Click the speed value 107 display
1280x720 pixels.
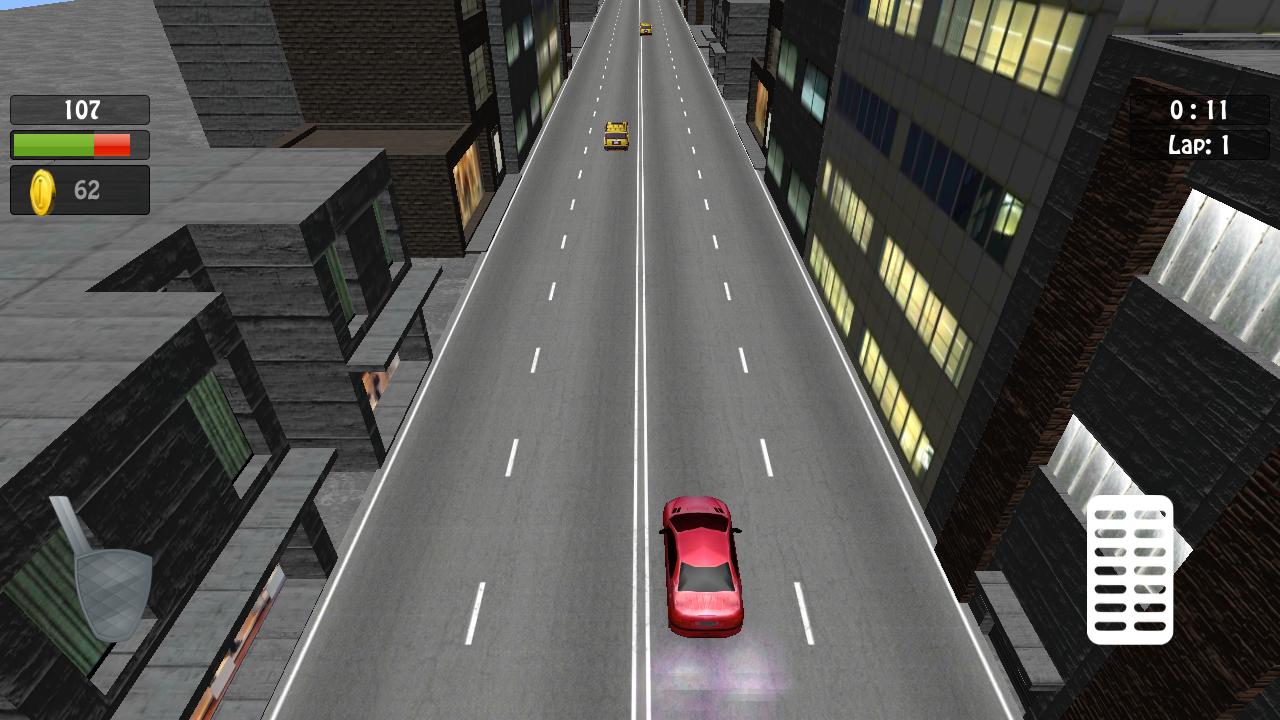pos(84,110)
